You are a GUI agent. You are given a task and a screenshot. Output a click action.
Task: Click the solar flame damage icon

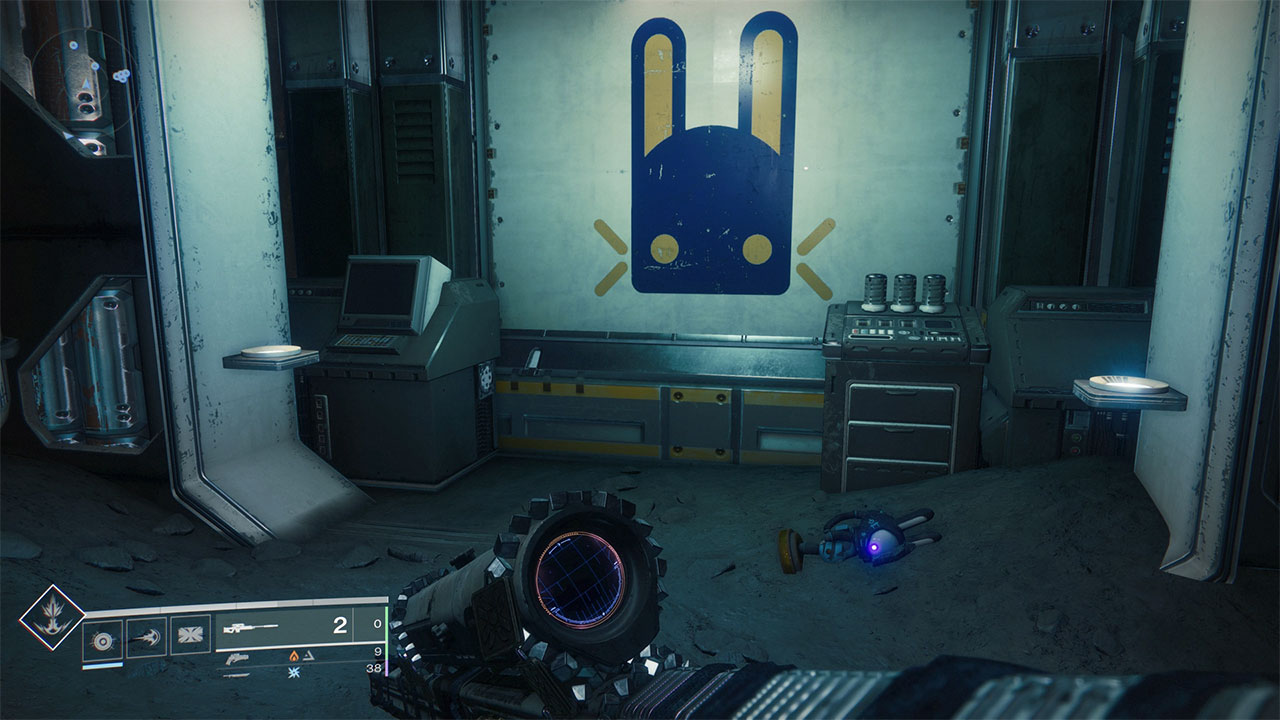pyautogui.click(x=294, y=656)
